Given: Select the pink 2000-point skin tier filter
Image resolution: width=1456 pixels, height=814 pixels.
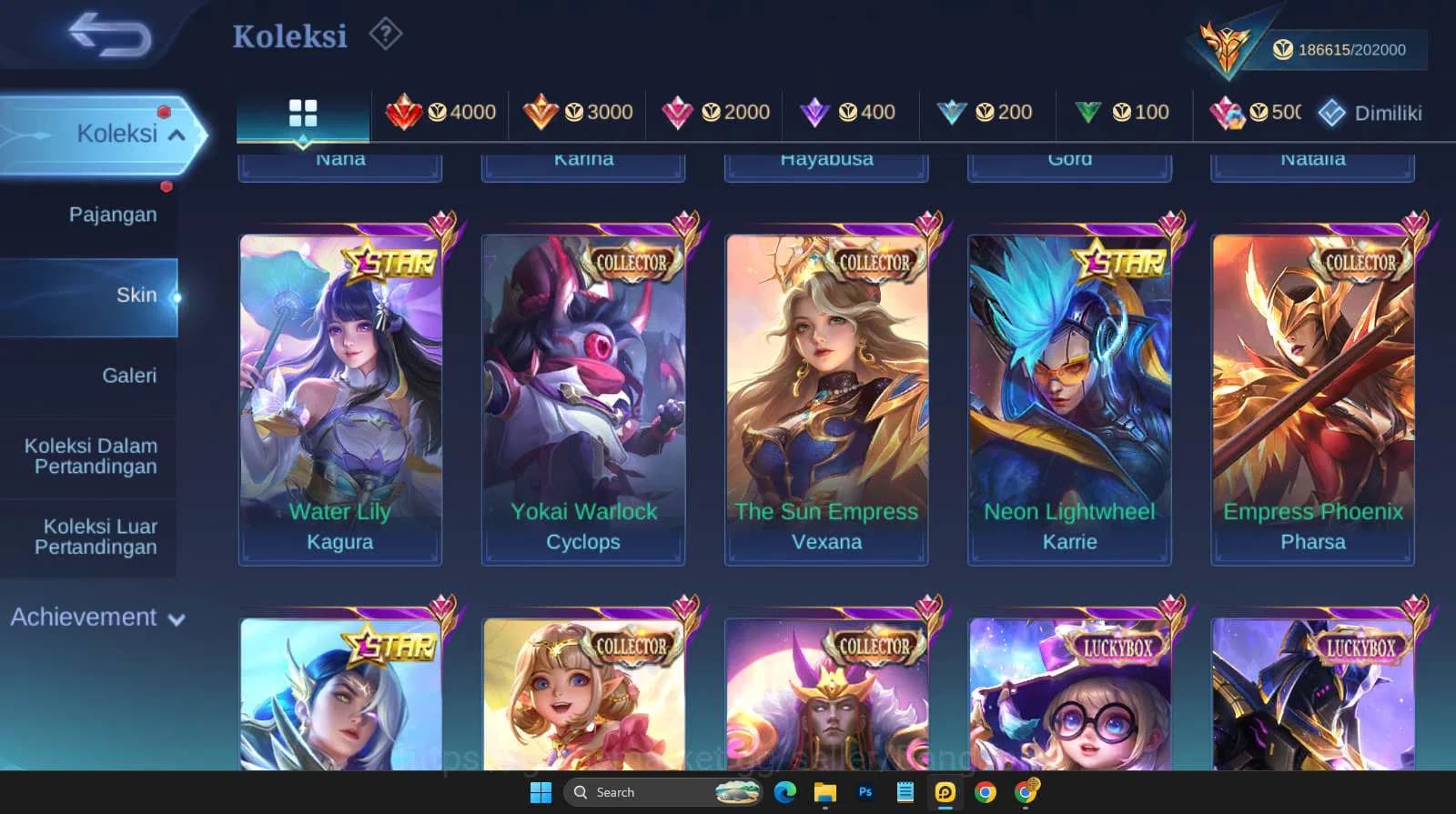Looking at the screenshot, I should pyautogui.click(x=714, y=112).
